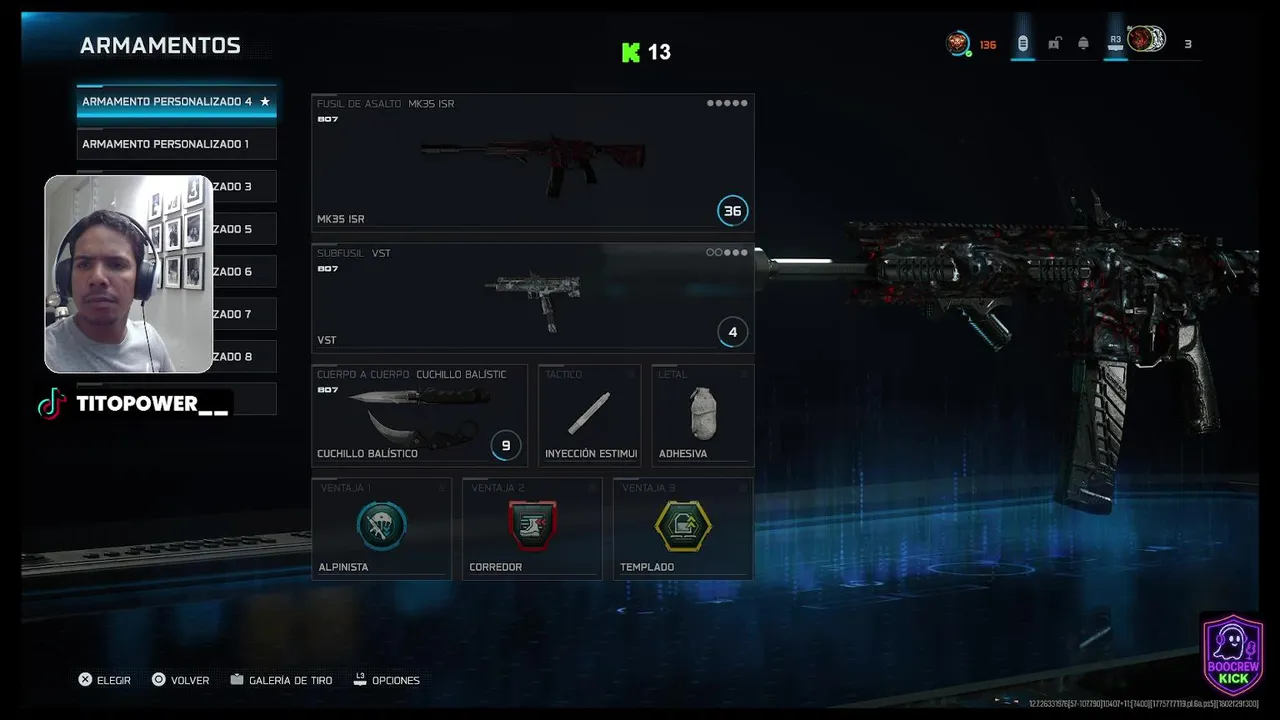Open the party avatars beside R3
Screen dimensions: 1280x720
coord(1146,39)
